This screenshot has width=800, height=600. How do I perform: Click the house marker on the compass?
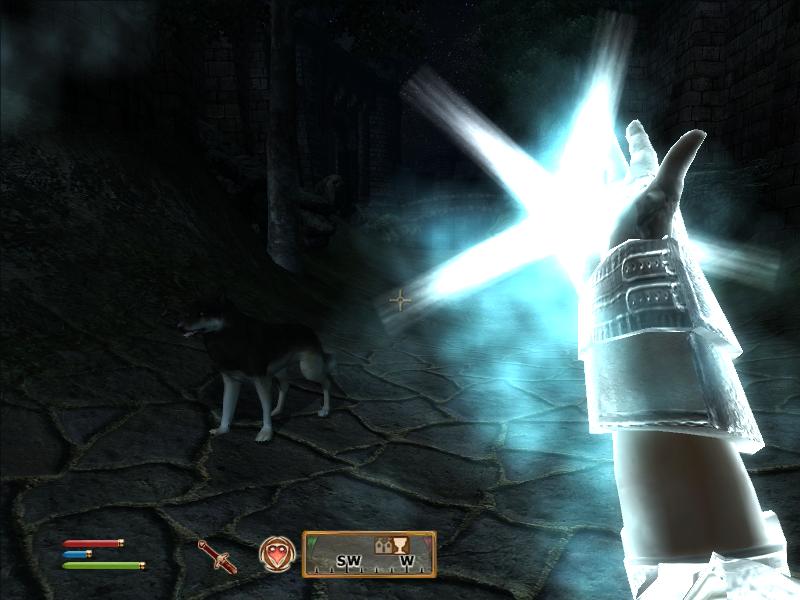[382, 547]
